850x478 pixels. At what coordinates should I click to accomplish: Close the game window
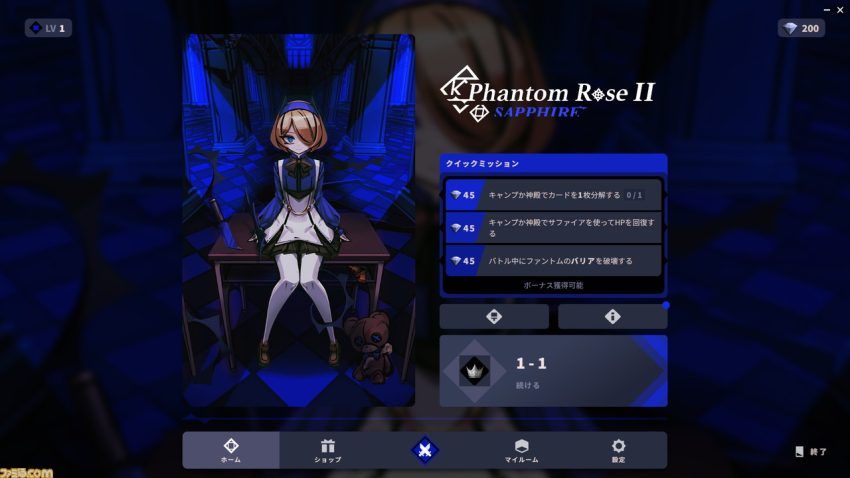click(x=839, y=8)
